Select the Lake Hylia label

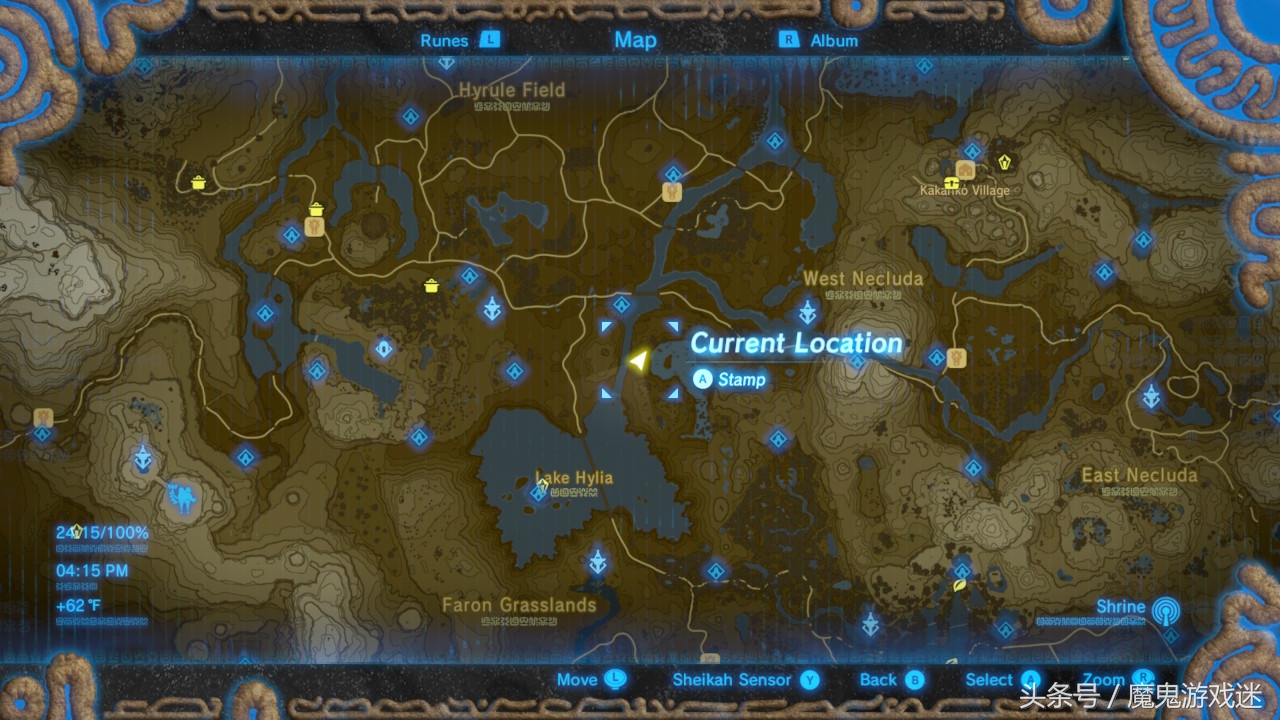coord(574,477)
